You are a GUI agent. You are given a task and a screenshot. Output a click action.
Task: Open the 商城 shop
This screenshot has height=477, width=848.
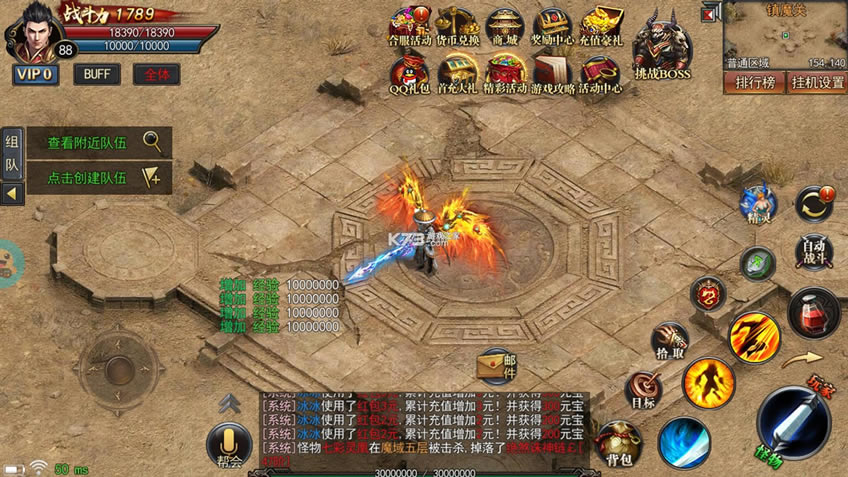(x=505, y=28)
